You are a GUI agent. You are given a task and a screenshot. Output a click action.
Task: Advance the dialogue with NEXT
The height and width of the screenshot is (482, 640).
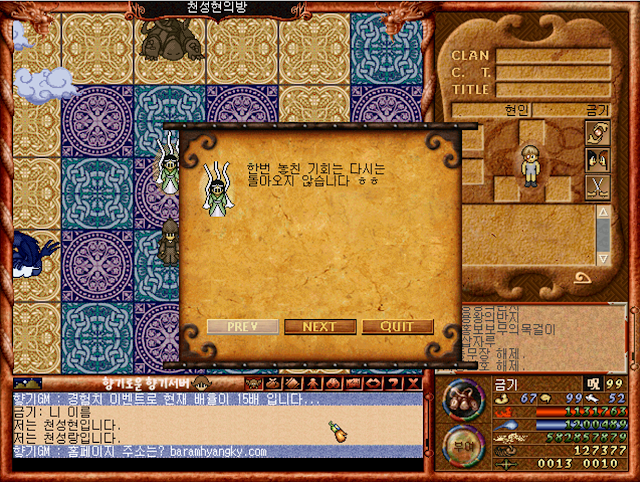320,327
